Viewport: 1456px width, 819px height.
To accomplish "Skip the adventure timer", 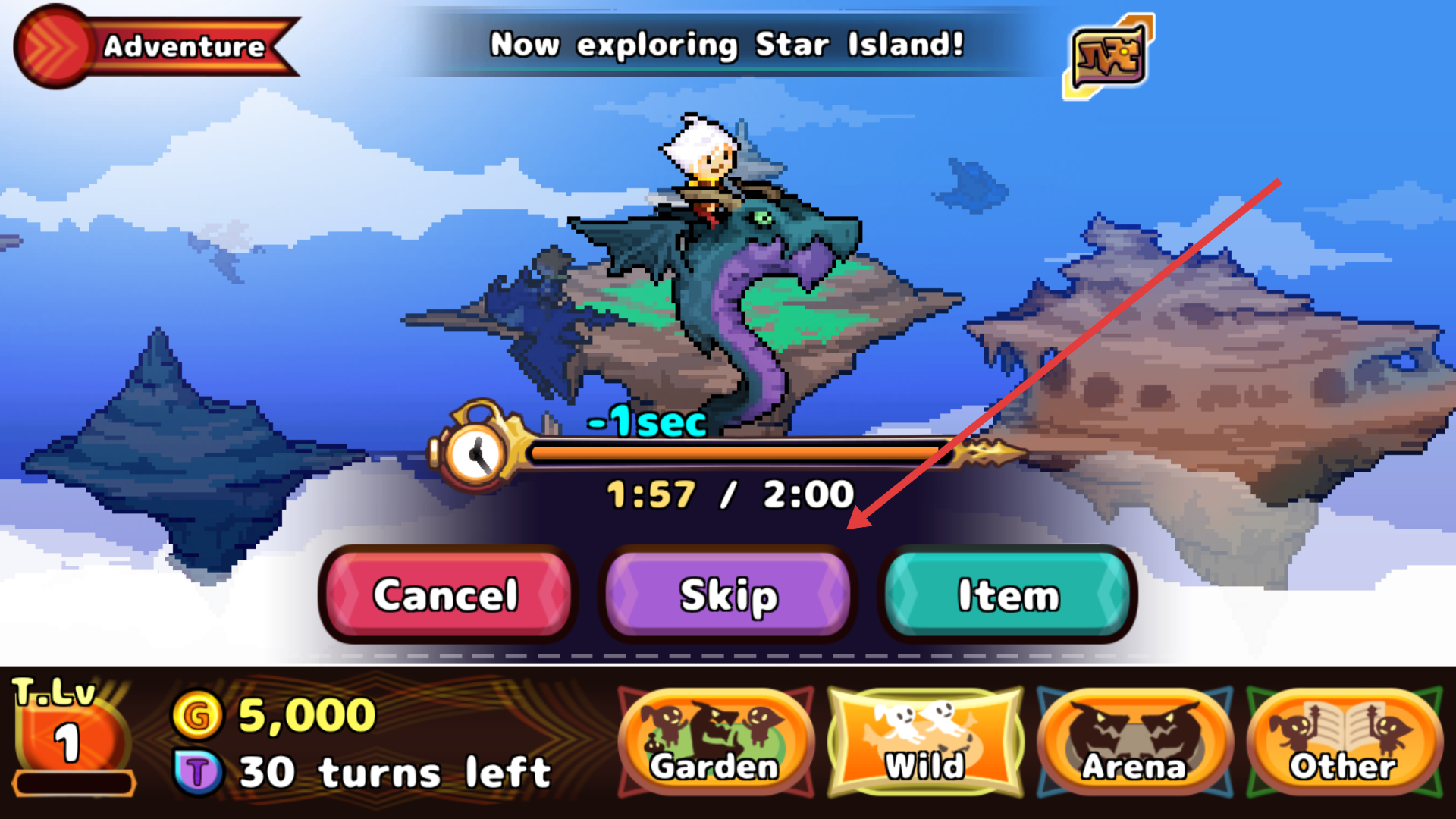I will [728, 595].
